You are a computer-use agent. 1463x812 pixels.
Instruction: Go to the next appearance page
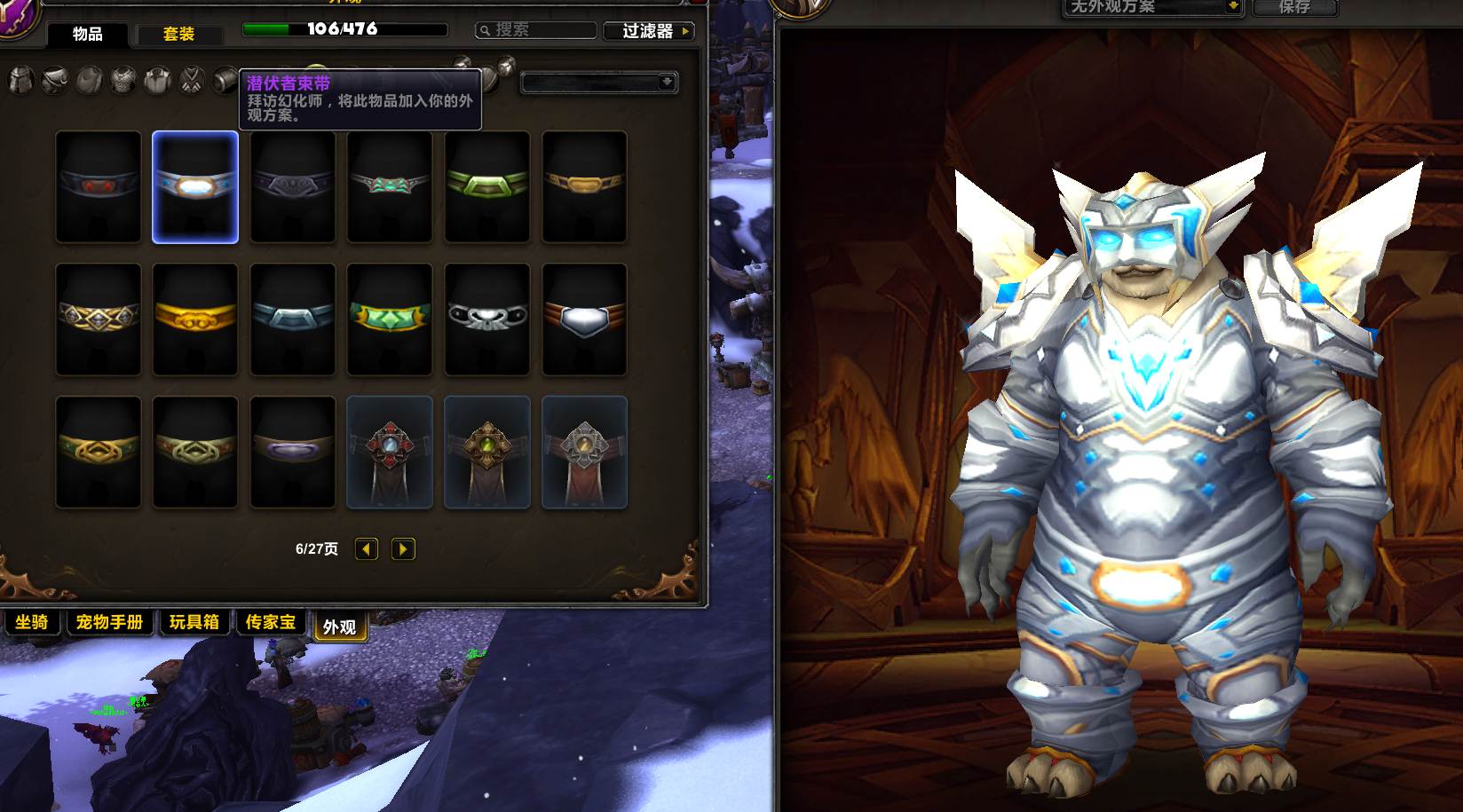click(x=403, y=549)
